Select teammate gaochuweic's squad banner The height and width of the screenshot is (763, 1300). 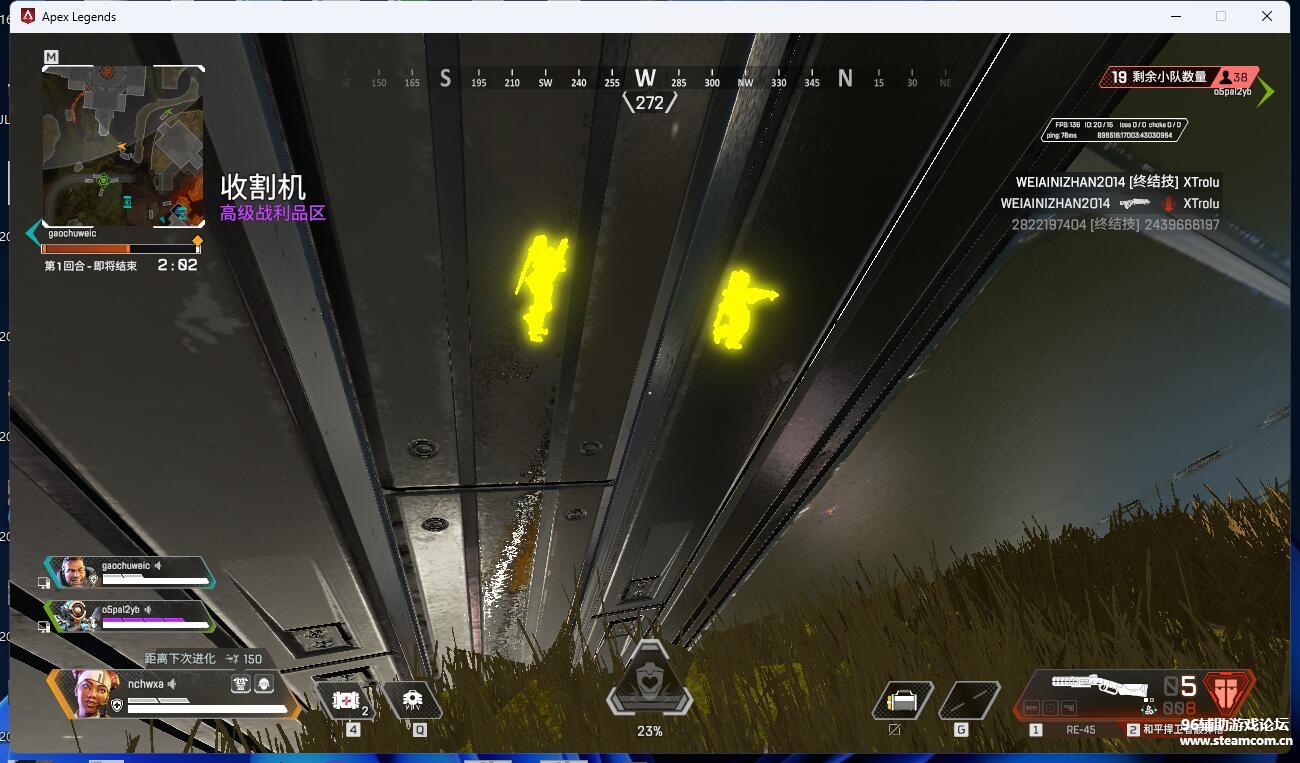pyautogui.click(x=130, y=572)
